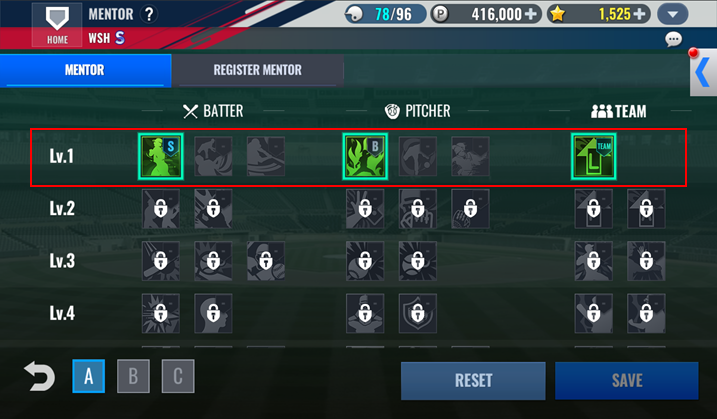This screenshot has height=419, width=717.
Task: Select the green S-rank batter mentor skill
Action: tap(159, 155)
